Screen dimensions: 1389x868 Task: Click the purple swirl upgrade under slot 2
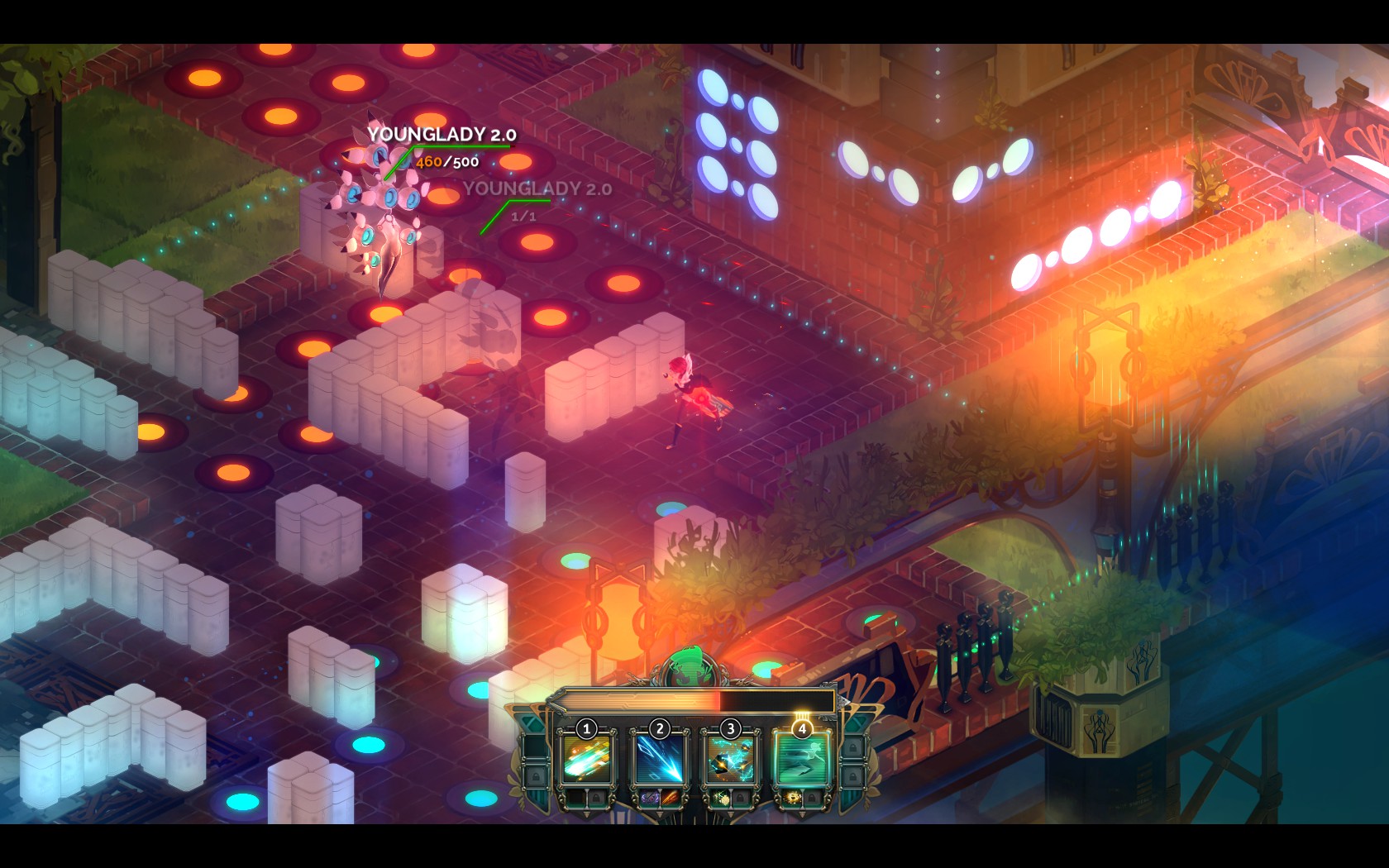click(x=648, y=799)
